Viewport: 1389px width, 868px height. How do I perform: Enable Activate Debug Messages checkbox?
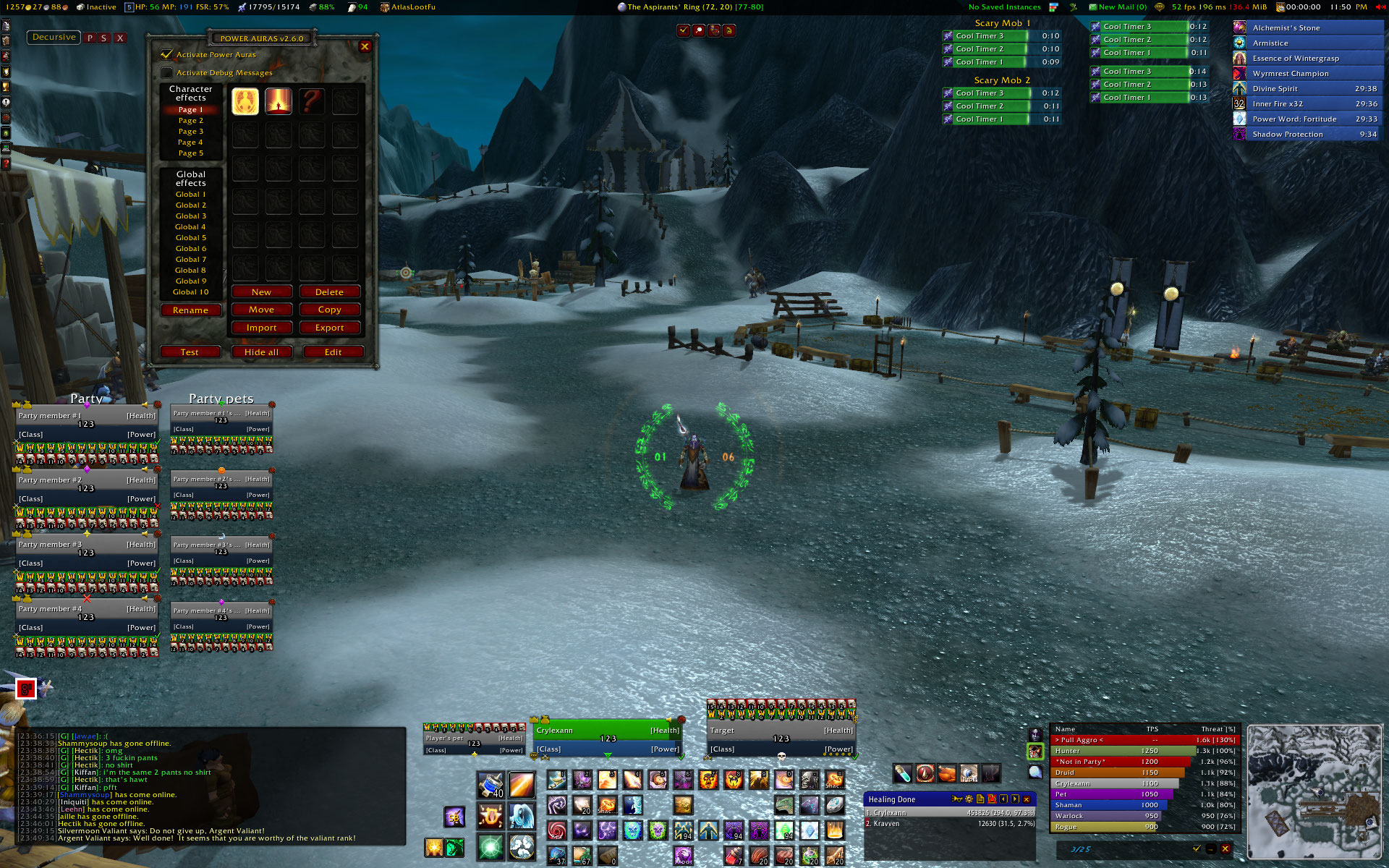(x=167, y=73)
